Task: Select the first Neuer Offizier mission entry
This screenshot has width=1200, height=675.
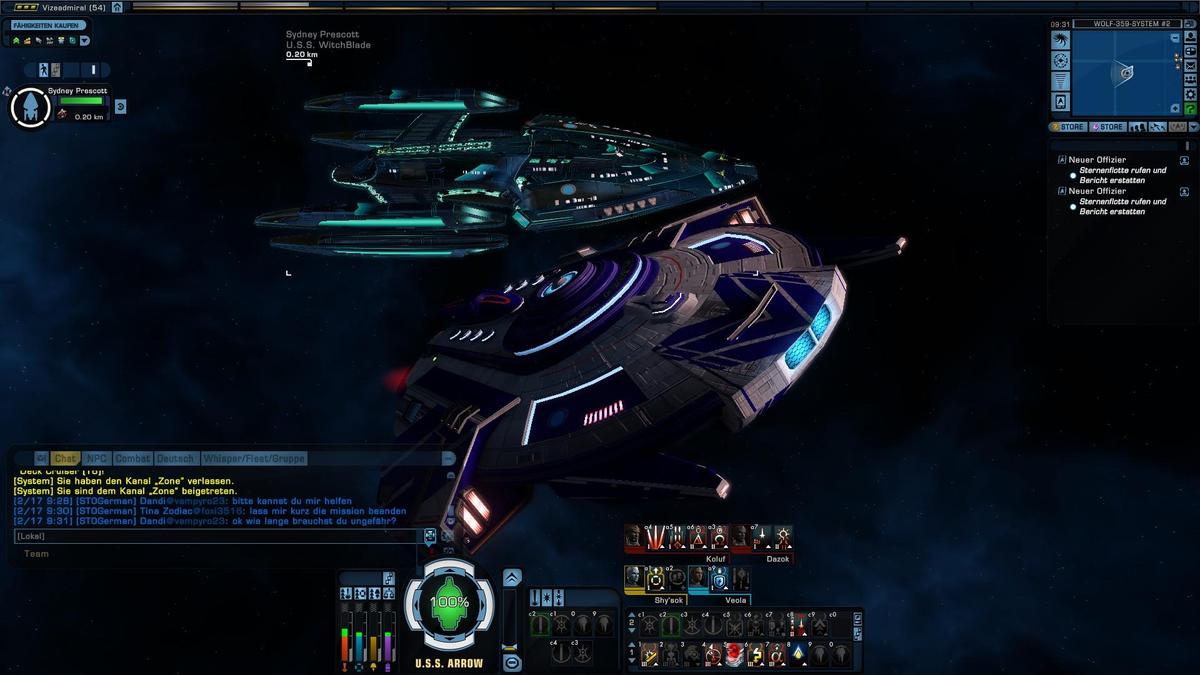Action: point(1097,160)
